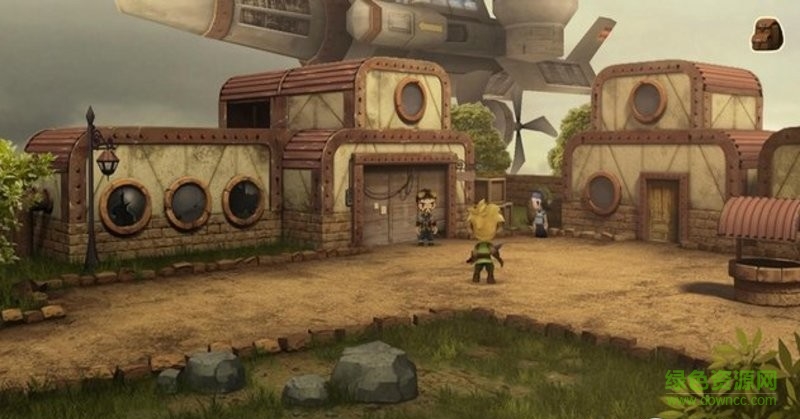This screenshot has height=419, width=800.
Task: Open the brown backpack inventory icon
Action: pos(767,33)
